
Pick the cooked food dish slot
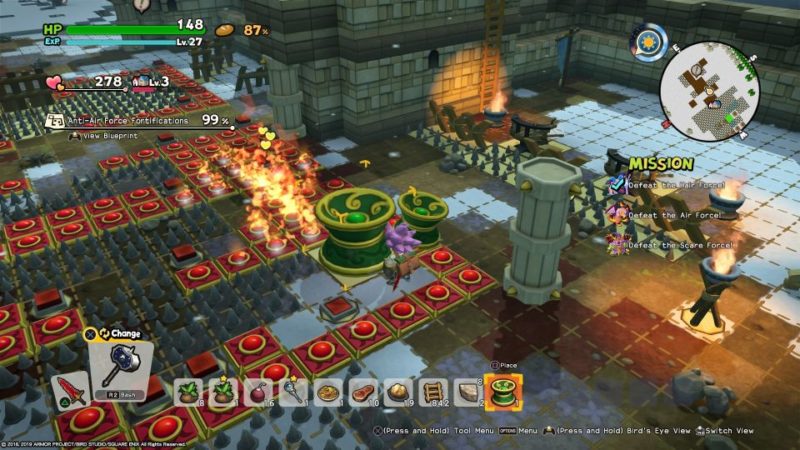pos(327,392)
